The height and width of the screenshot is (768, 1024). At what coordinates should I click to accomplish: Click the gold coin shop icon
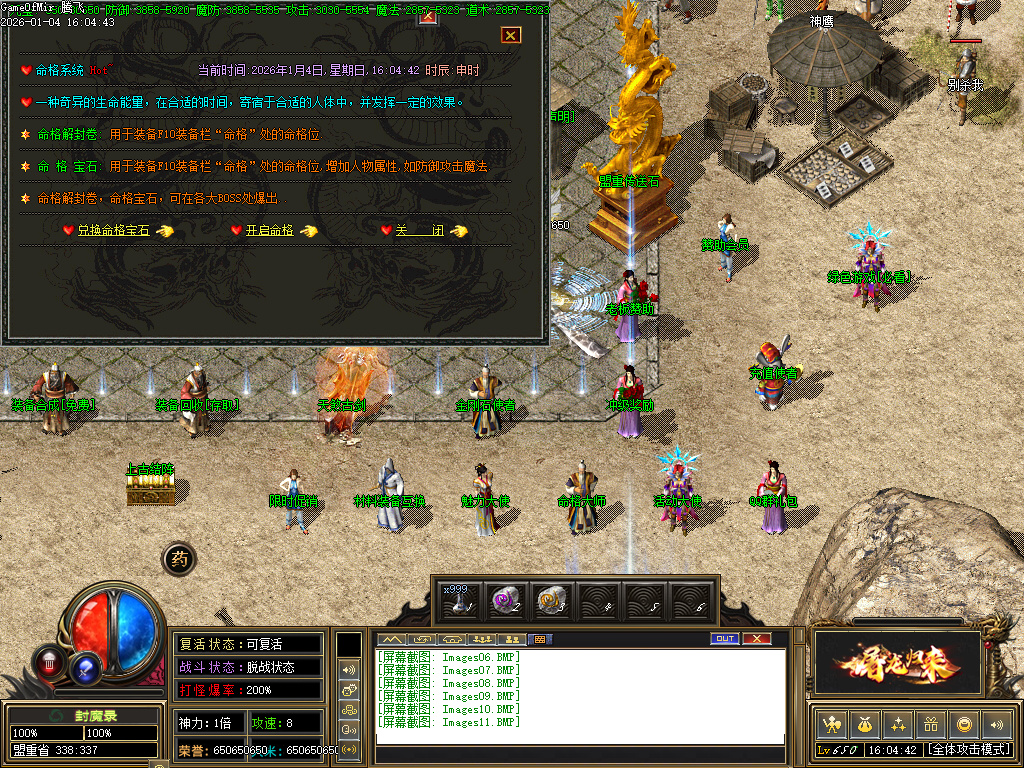coord(964,724)
